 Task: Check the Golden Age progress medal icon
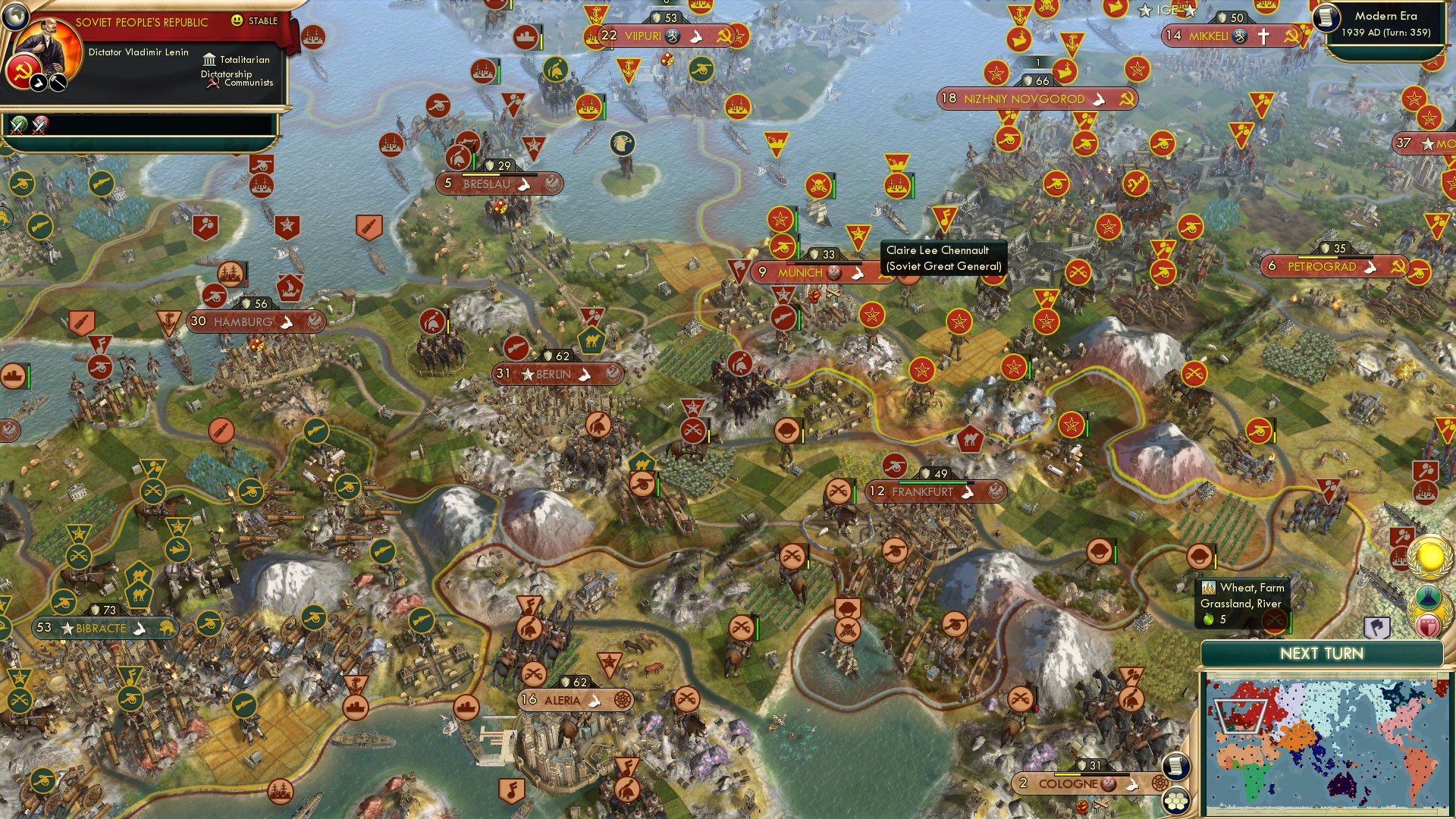coord(1429,559)
